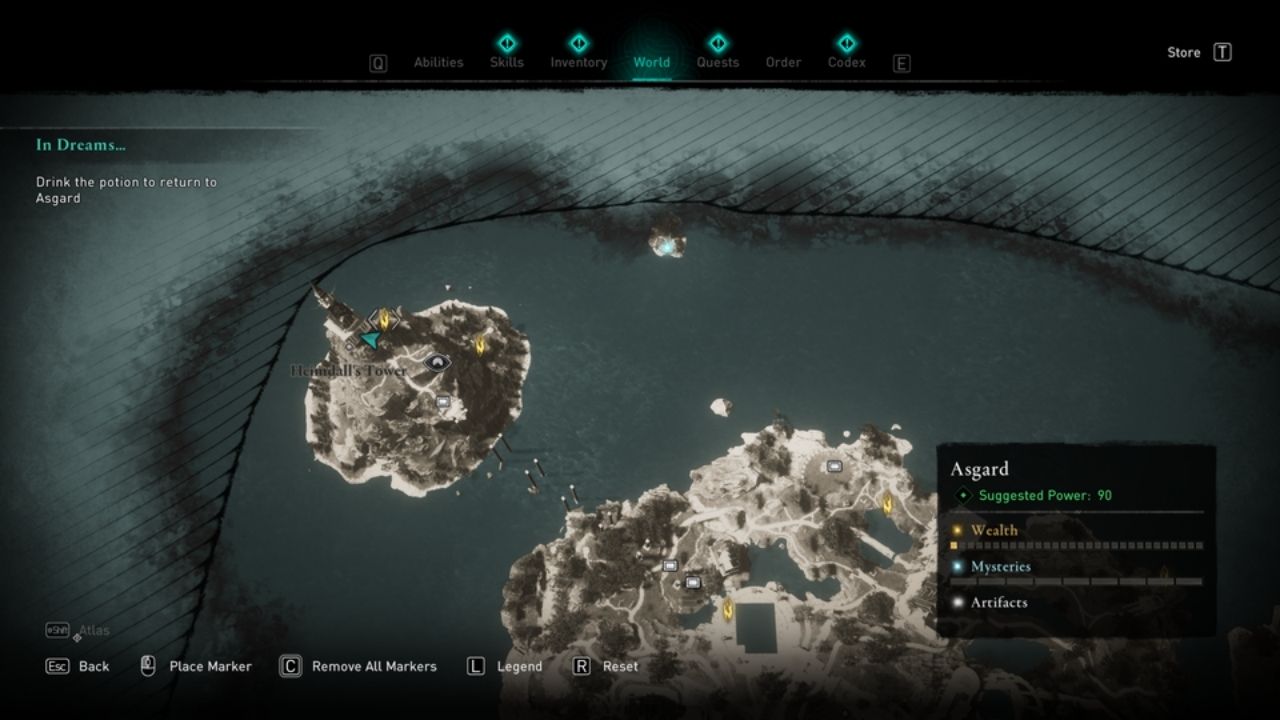Select the In Dreams... quest tracker
Image resolution: width=1280 pixels, height=720 pixels.
[x=81, y=145]
